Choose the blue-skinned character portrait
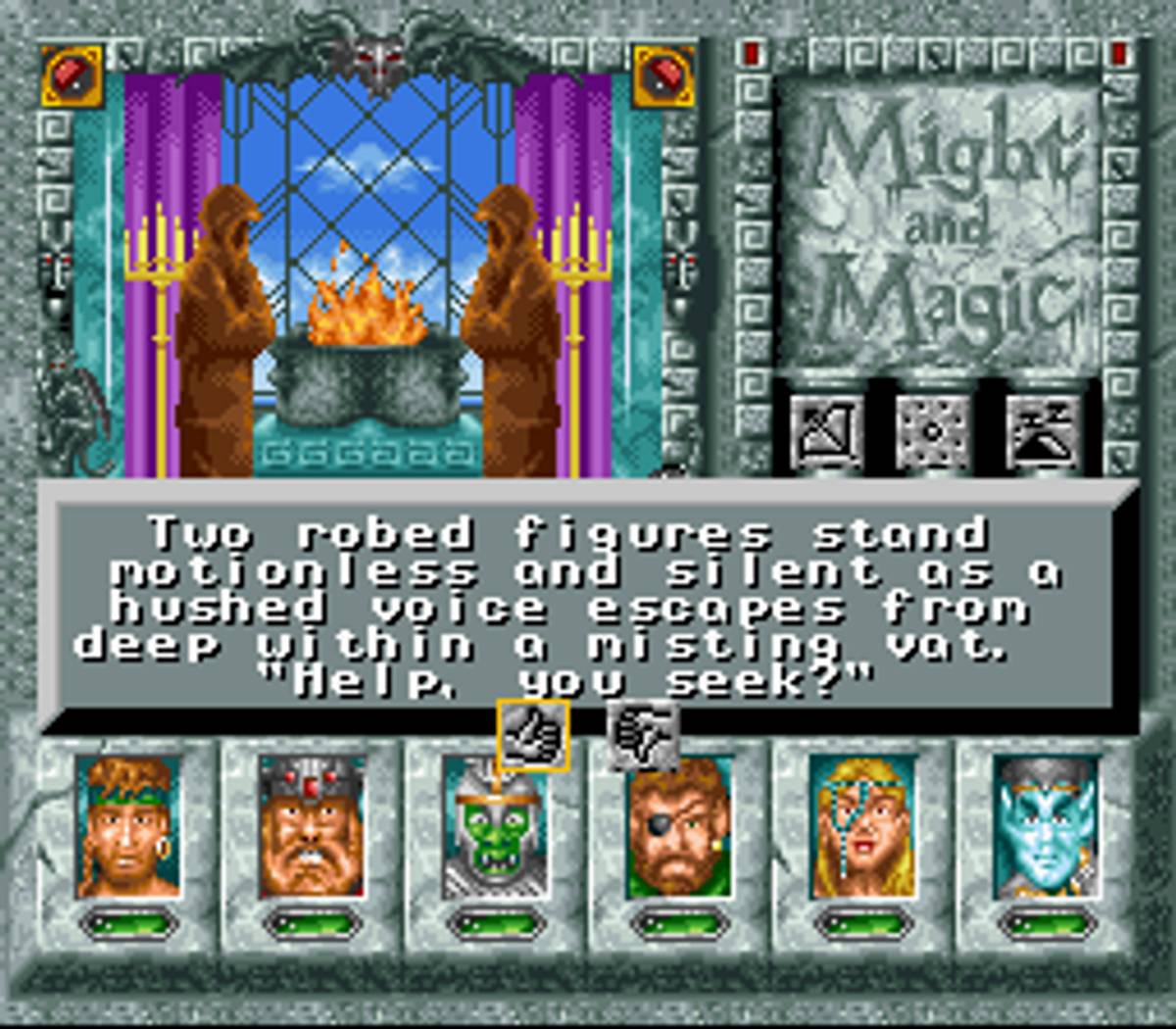1176x1029 pixels. [x=1045, y=828]
